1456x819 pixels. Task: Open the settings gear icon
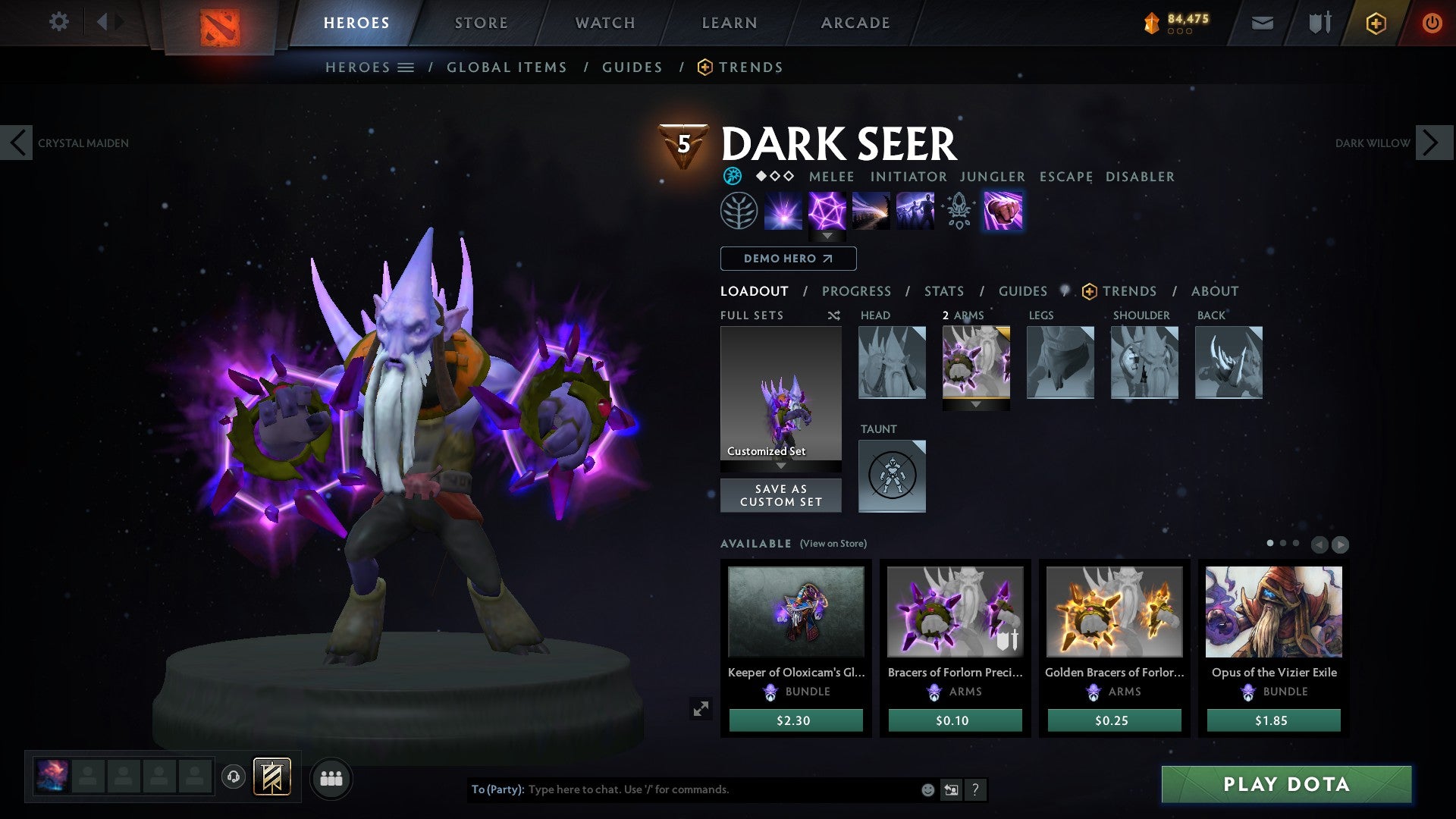point(58,22)
